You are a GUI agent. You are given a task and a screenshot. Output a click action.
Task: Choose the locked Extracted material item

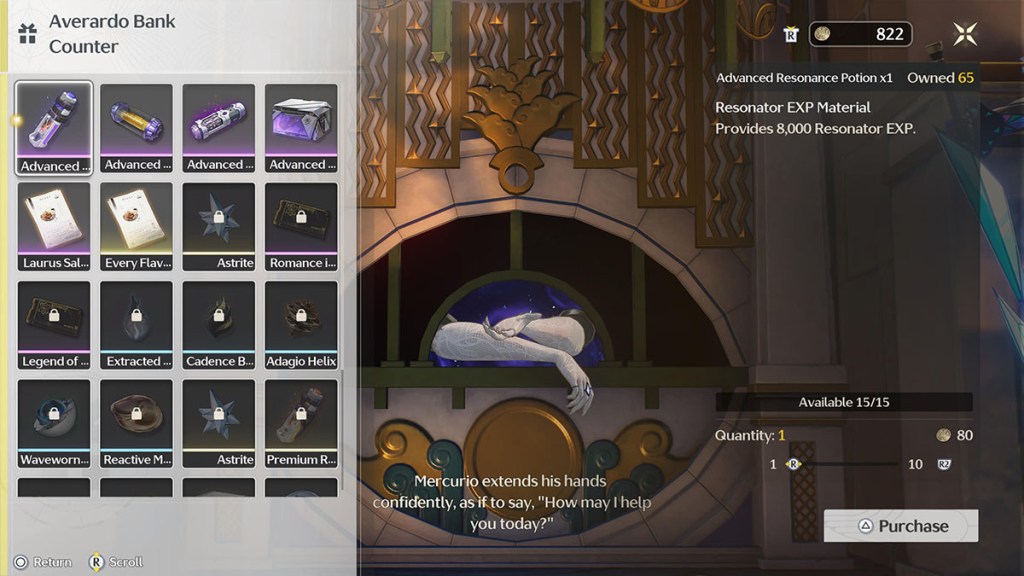136,325
